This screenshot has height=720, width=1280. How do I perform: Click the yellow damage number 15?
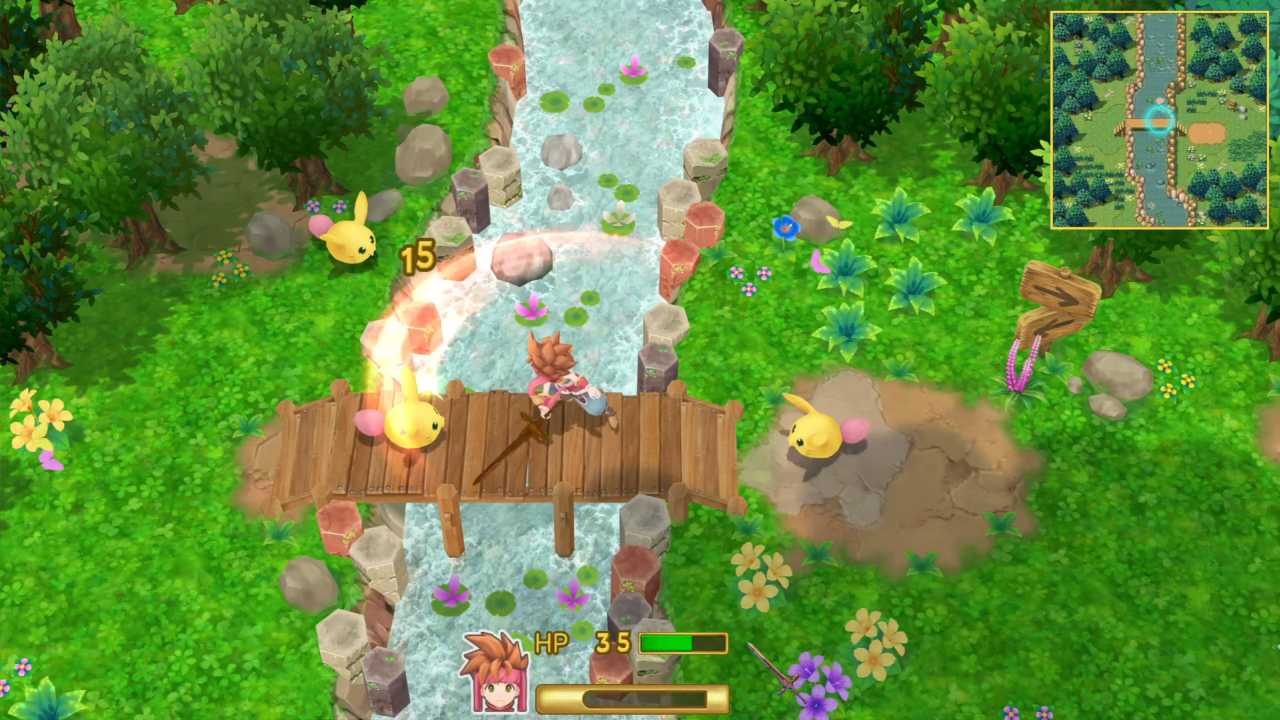[418, 257]
